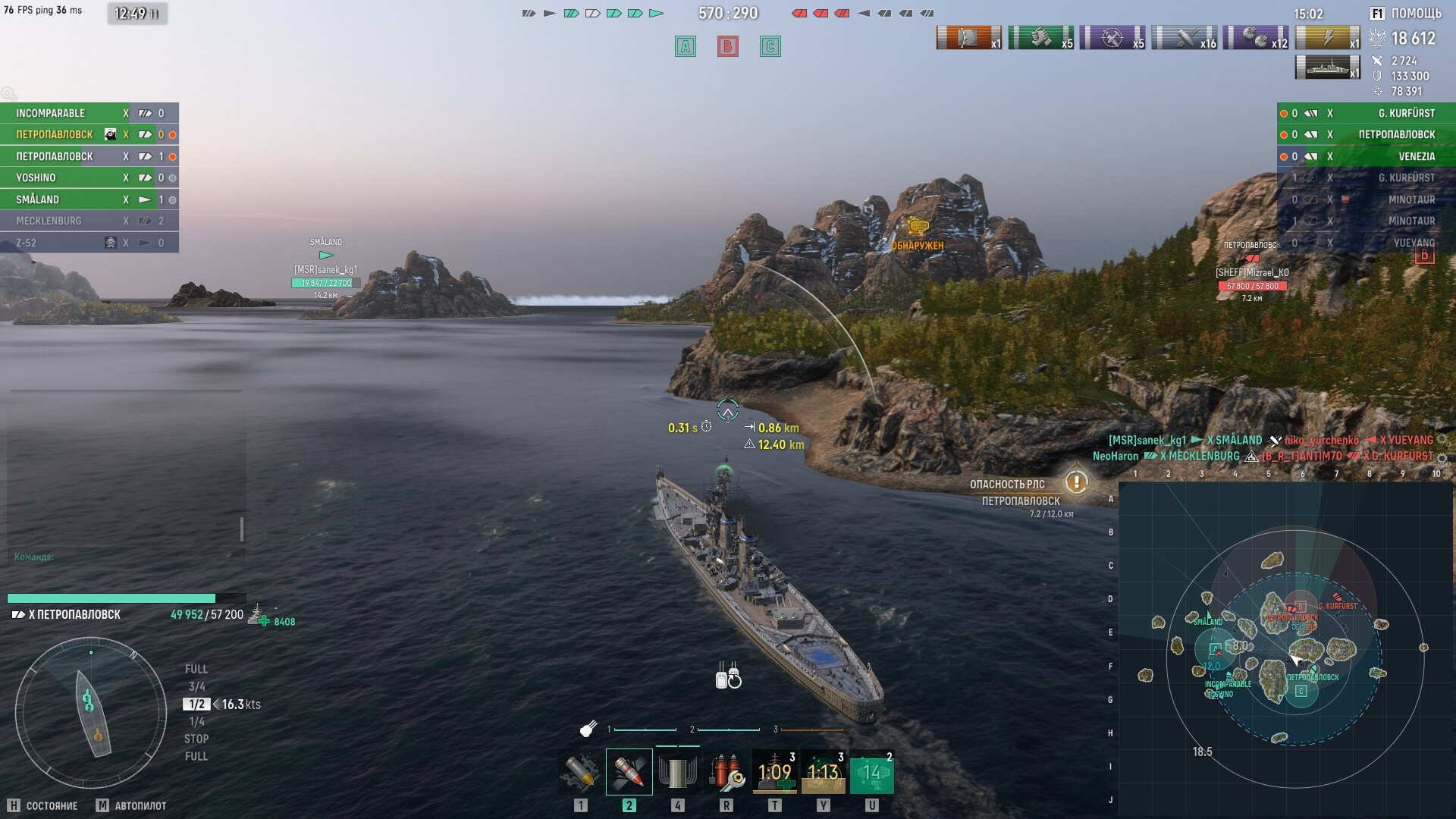The height and width of the screenshot is (819, 1456).
Task: Switch to the torpedo tubes slot
Action: (x=677, y=772)
